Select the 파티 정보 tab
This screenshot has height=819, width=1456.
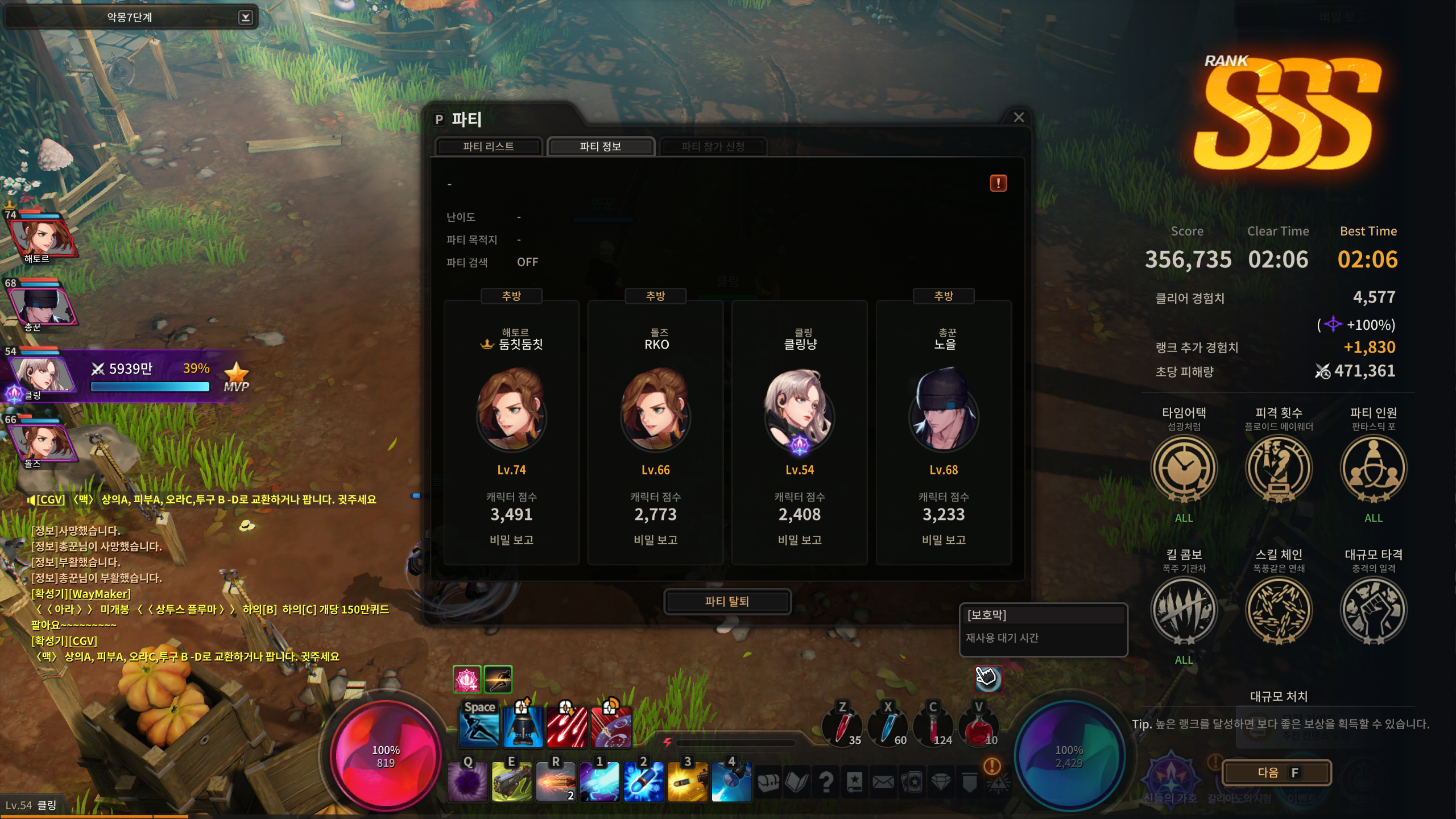coord(600,147)
